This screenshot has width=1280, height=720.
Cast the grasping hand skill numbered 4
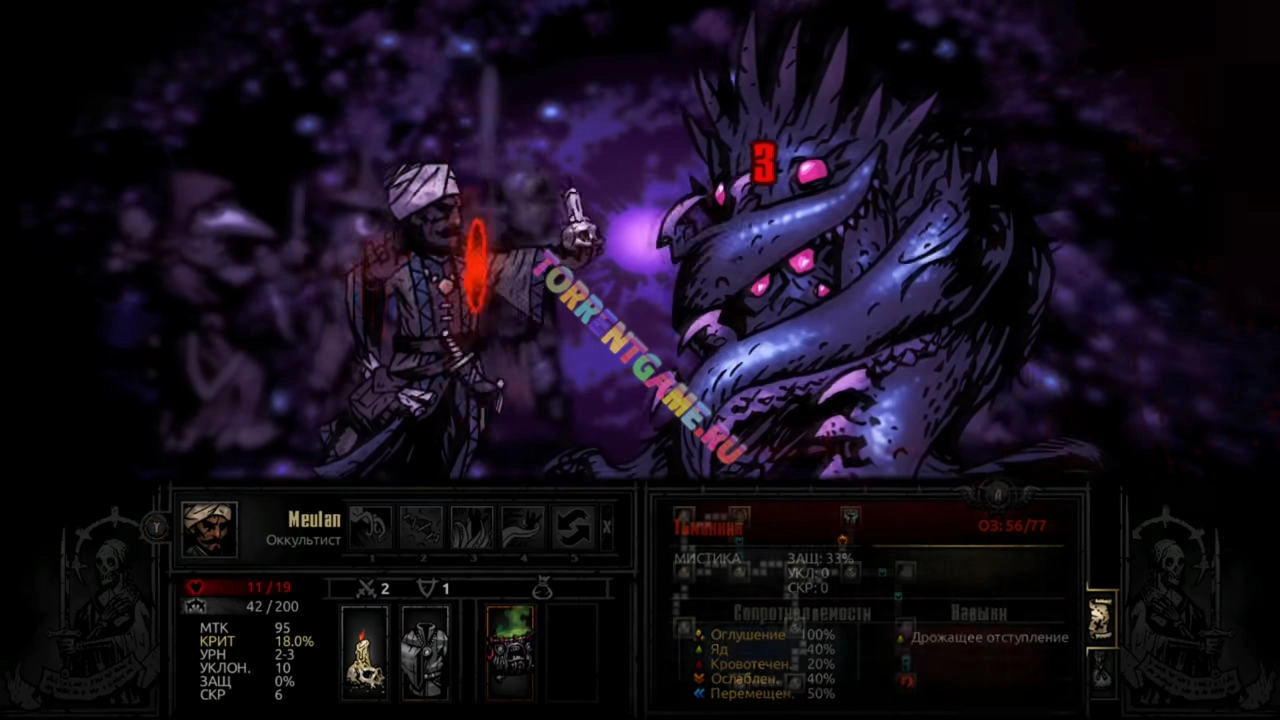523,527
